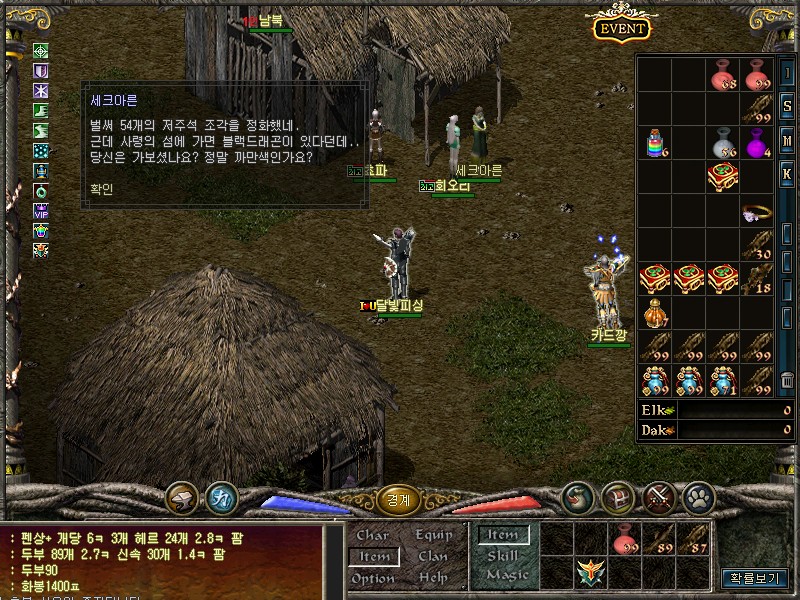Open the Help menu
This screenshot has width=800, height=600.
[433, 578]
